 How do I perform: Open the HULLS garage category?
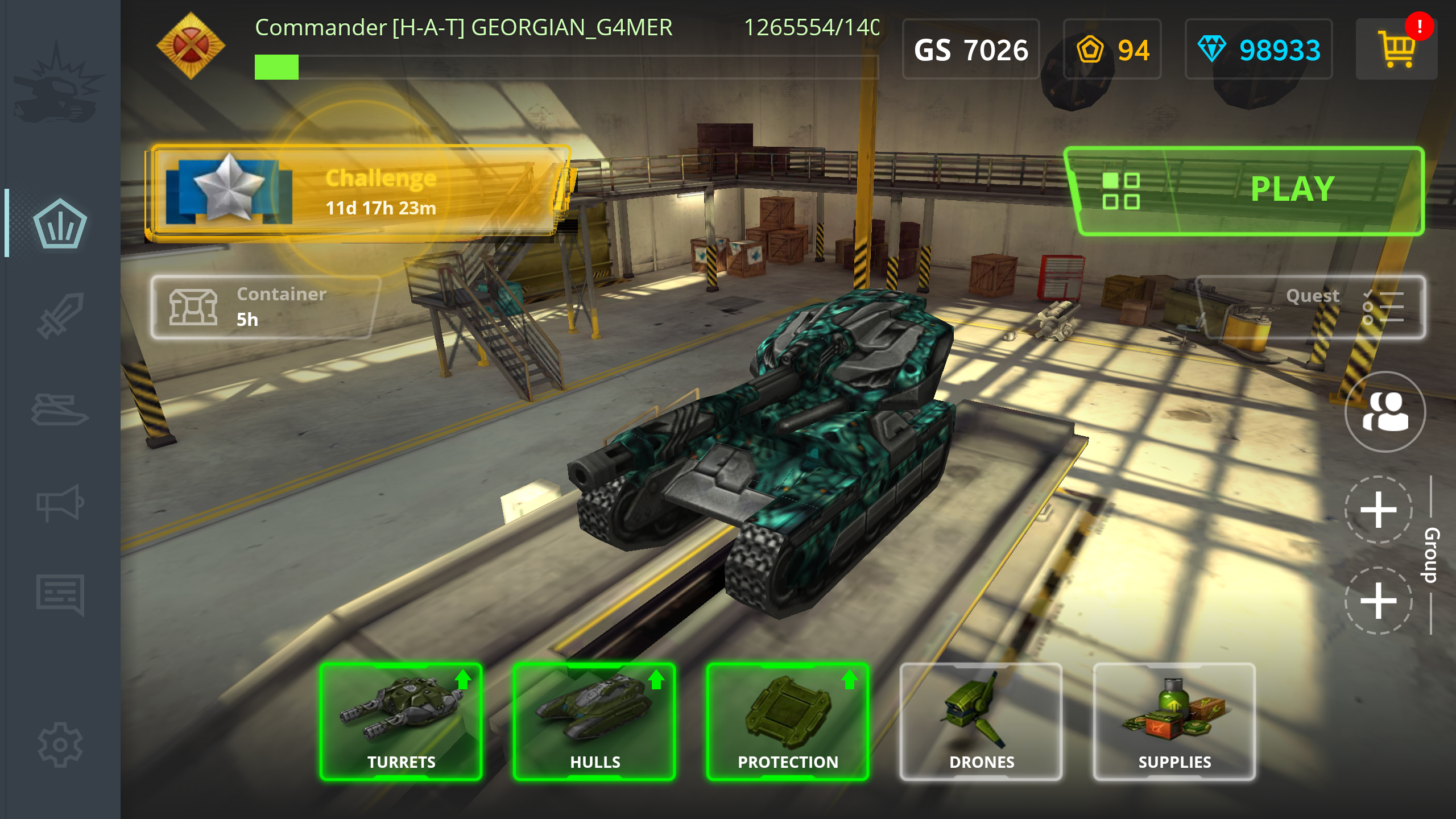pyautogui.click(x=594, y=721)
